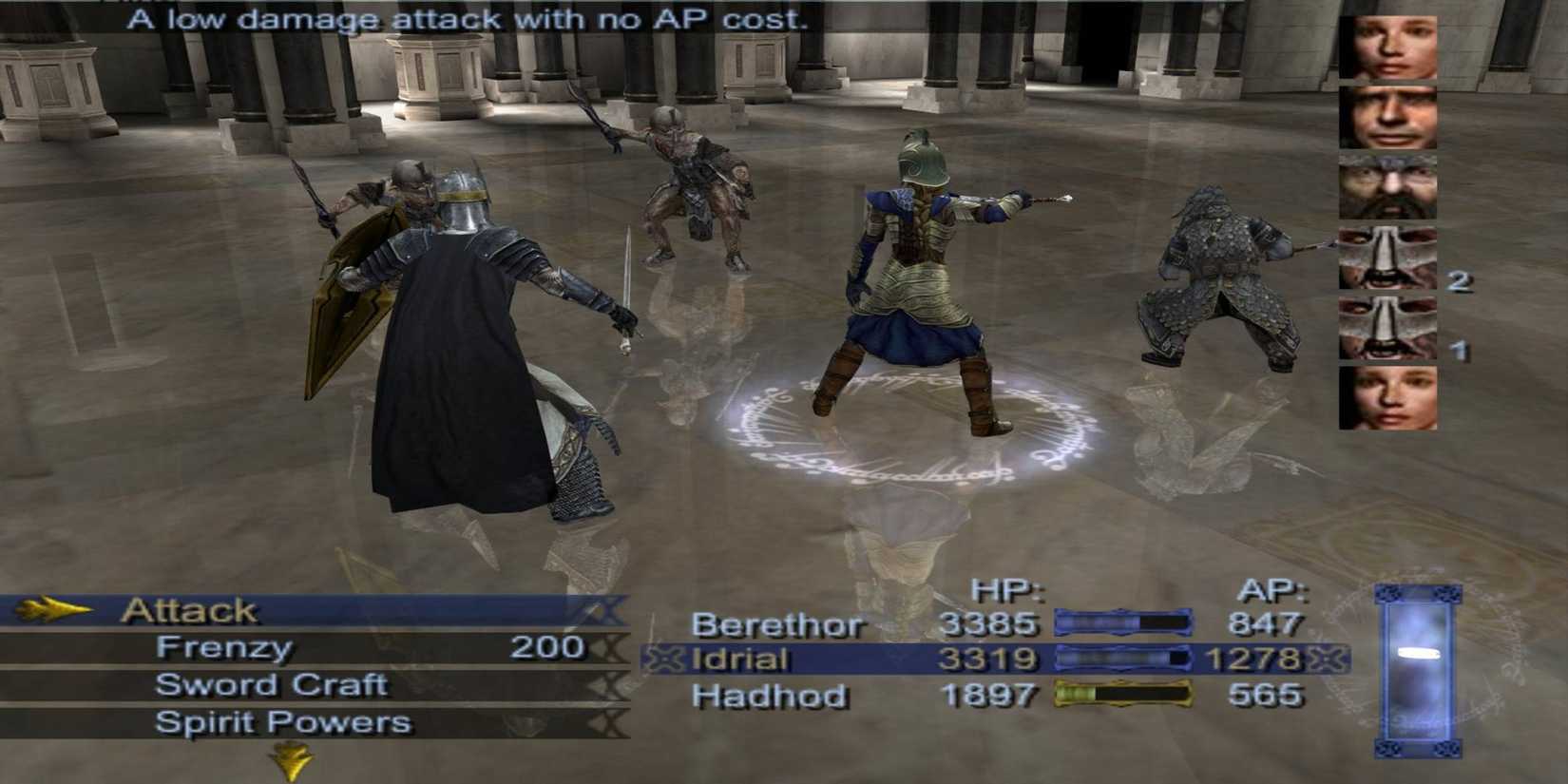This screenshot has width=1568, height=784.
Task: Click the X marker on the Spirit Powers row
Action: click(x=609, y=722)
